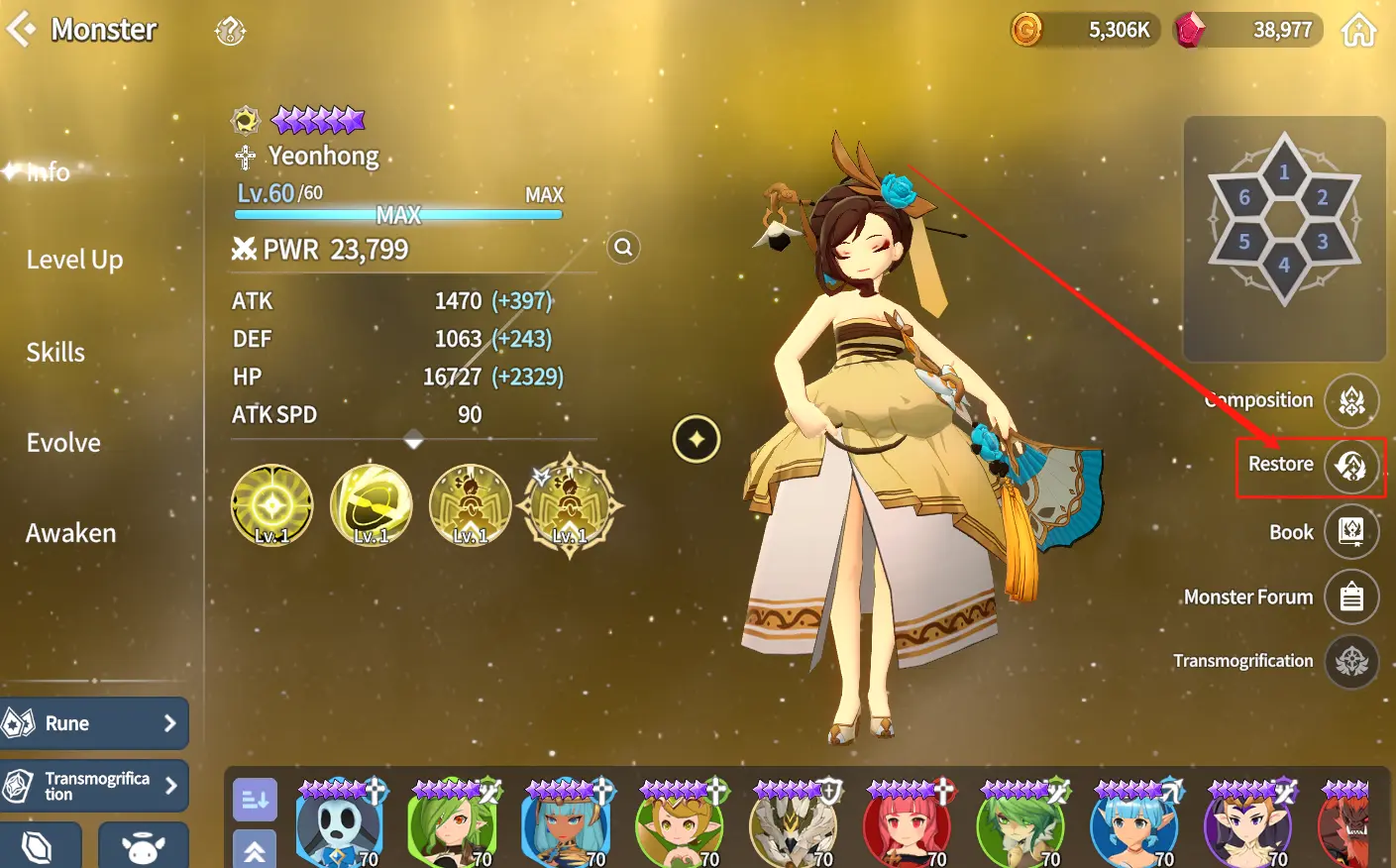Return to the home screen
This screenshot has height=868, width=1396.
(1358, 31)
